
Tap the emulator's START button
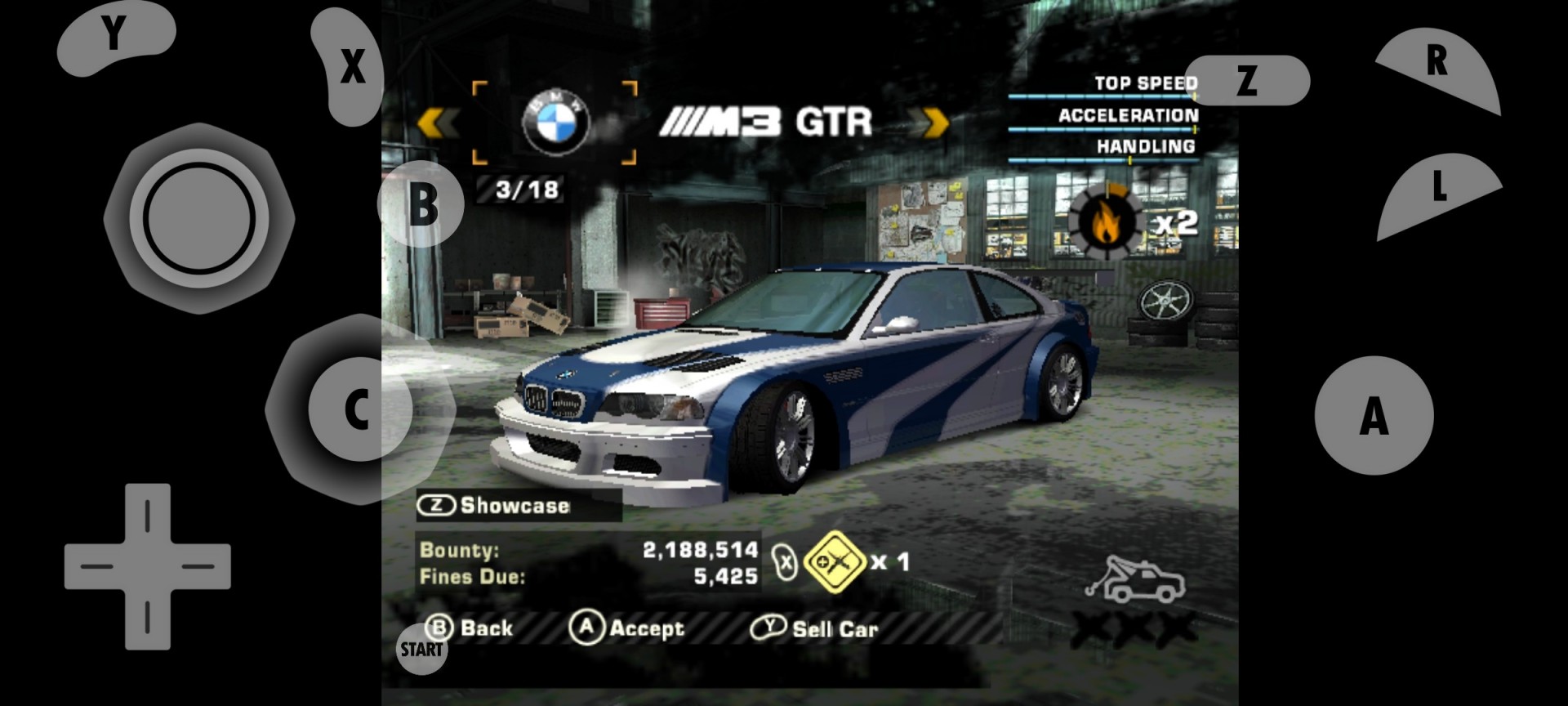tap(421, 650)
